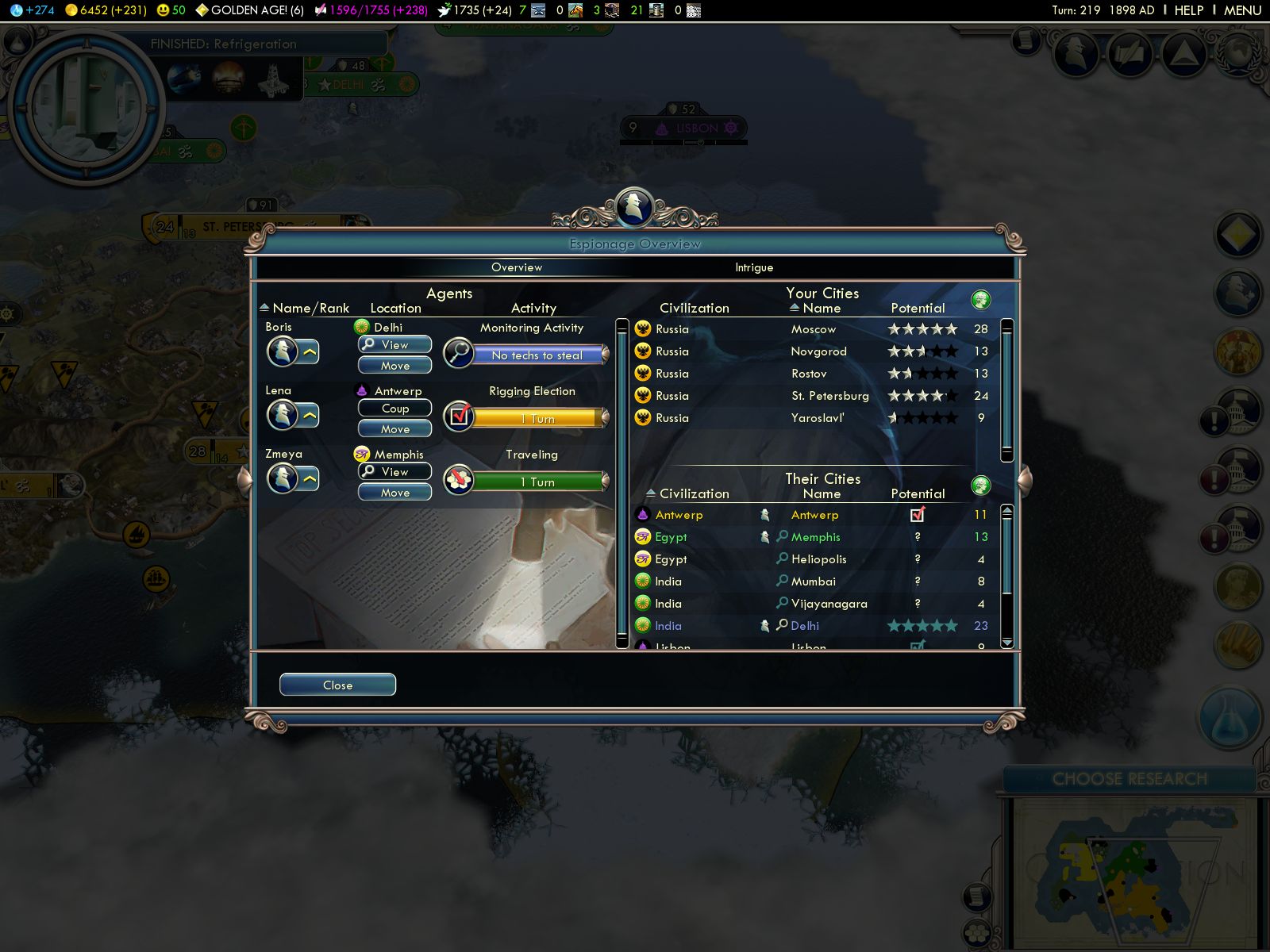The width and height of the screenshot is (1270, 952).
Task: View Memphis for agent Zmeya
Action: (394, 471)
